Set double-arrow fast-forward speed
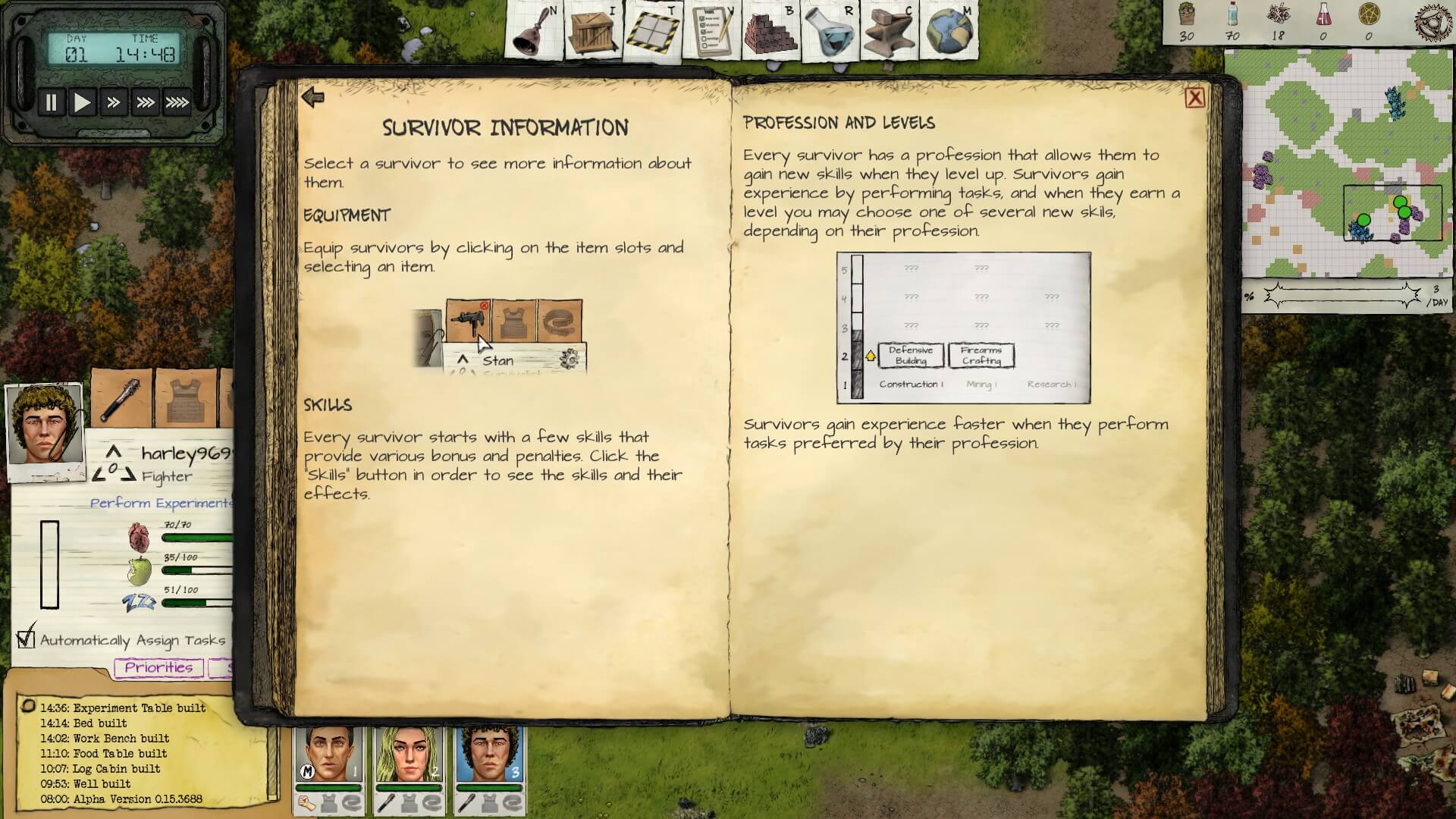The image size is (1456, 819). coord(114,102)
